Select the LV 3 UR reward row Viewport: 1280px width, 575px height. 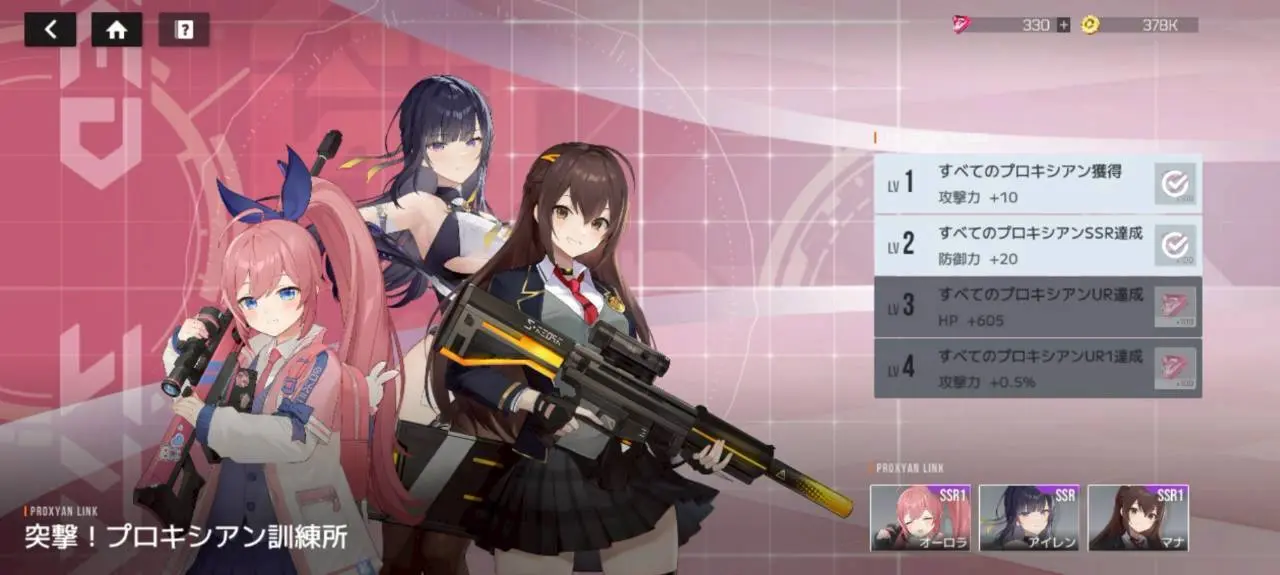click(1037, 306)
